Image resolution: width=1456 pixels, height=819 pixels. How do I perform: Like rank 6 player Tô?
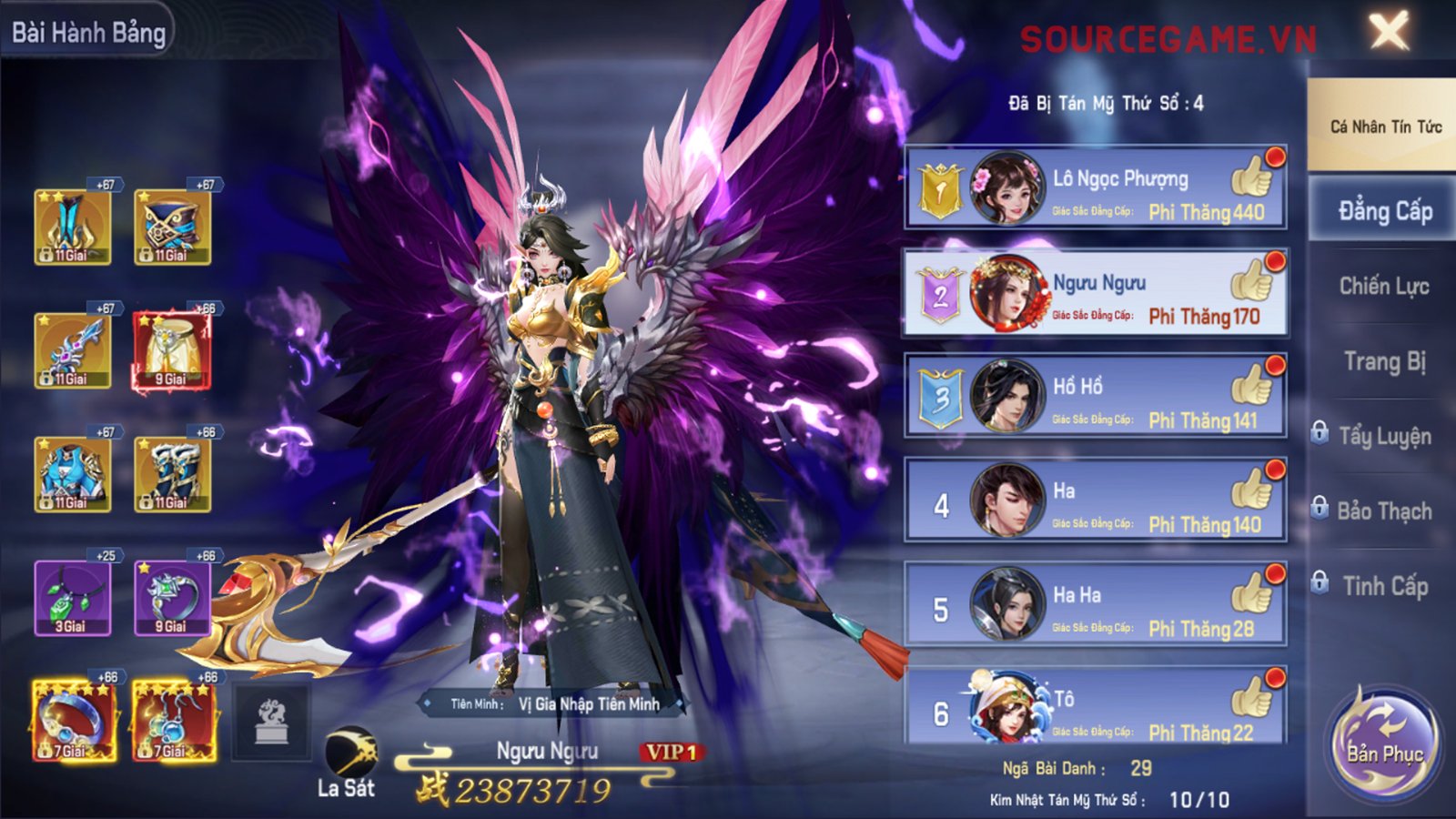pos(1253,697)
